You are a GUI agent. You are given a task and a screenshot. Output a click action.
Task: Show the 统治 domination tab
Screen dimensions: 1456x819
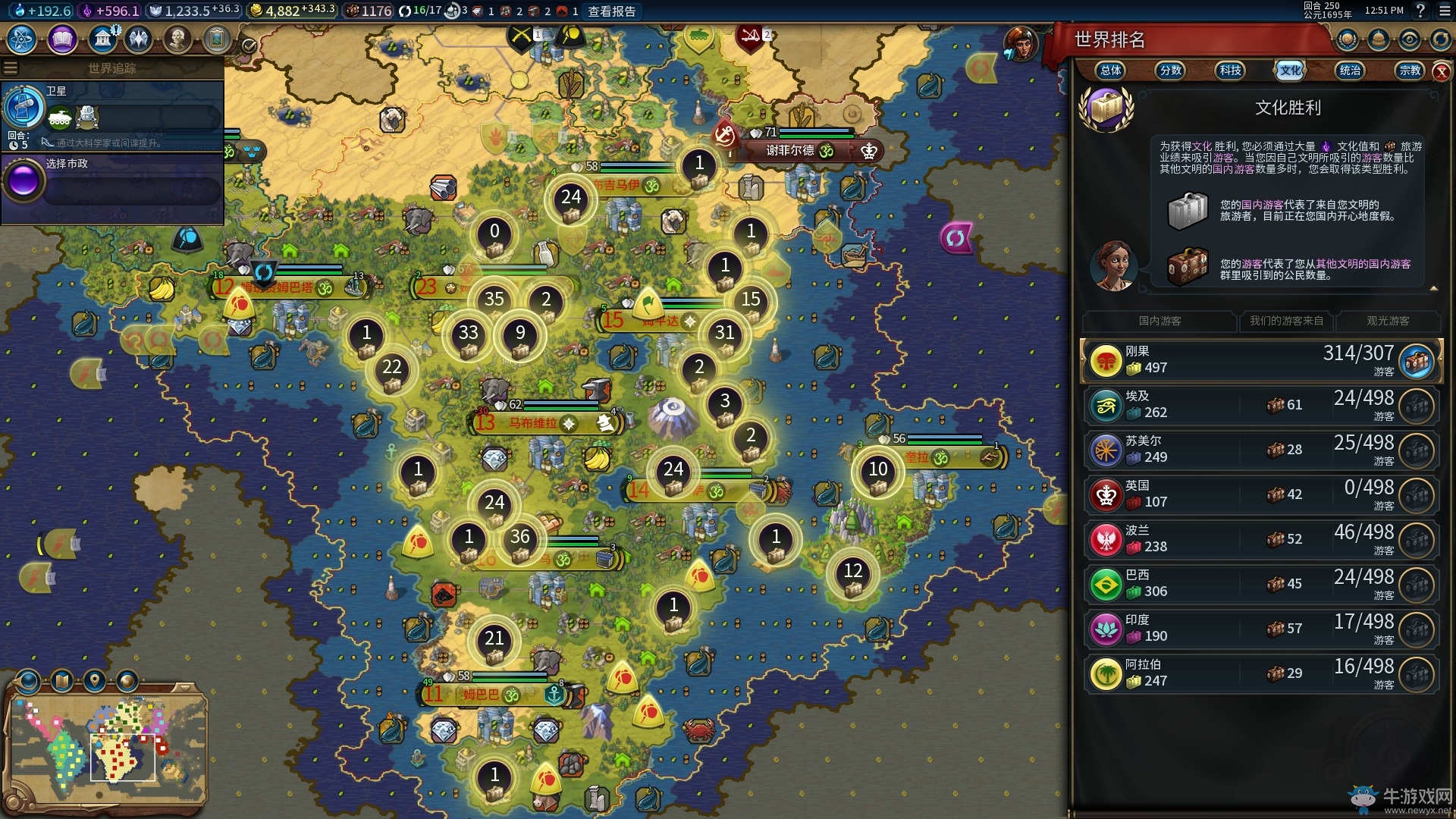pyautogui.click(x=1350, y=71)
